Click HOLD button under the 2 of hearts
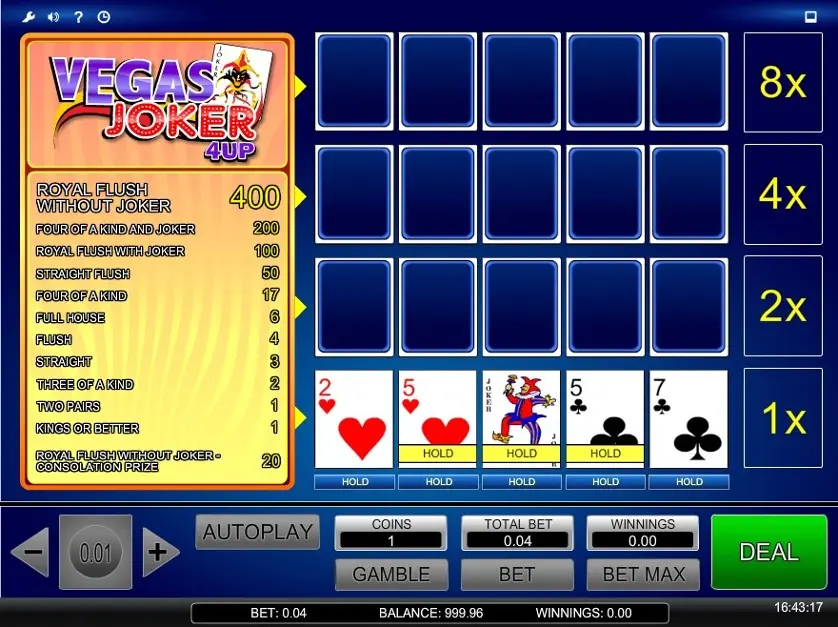Screen dimensions: 838x627 (354, 482)
